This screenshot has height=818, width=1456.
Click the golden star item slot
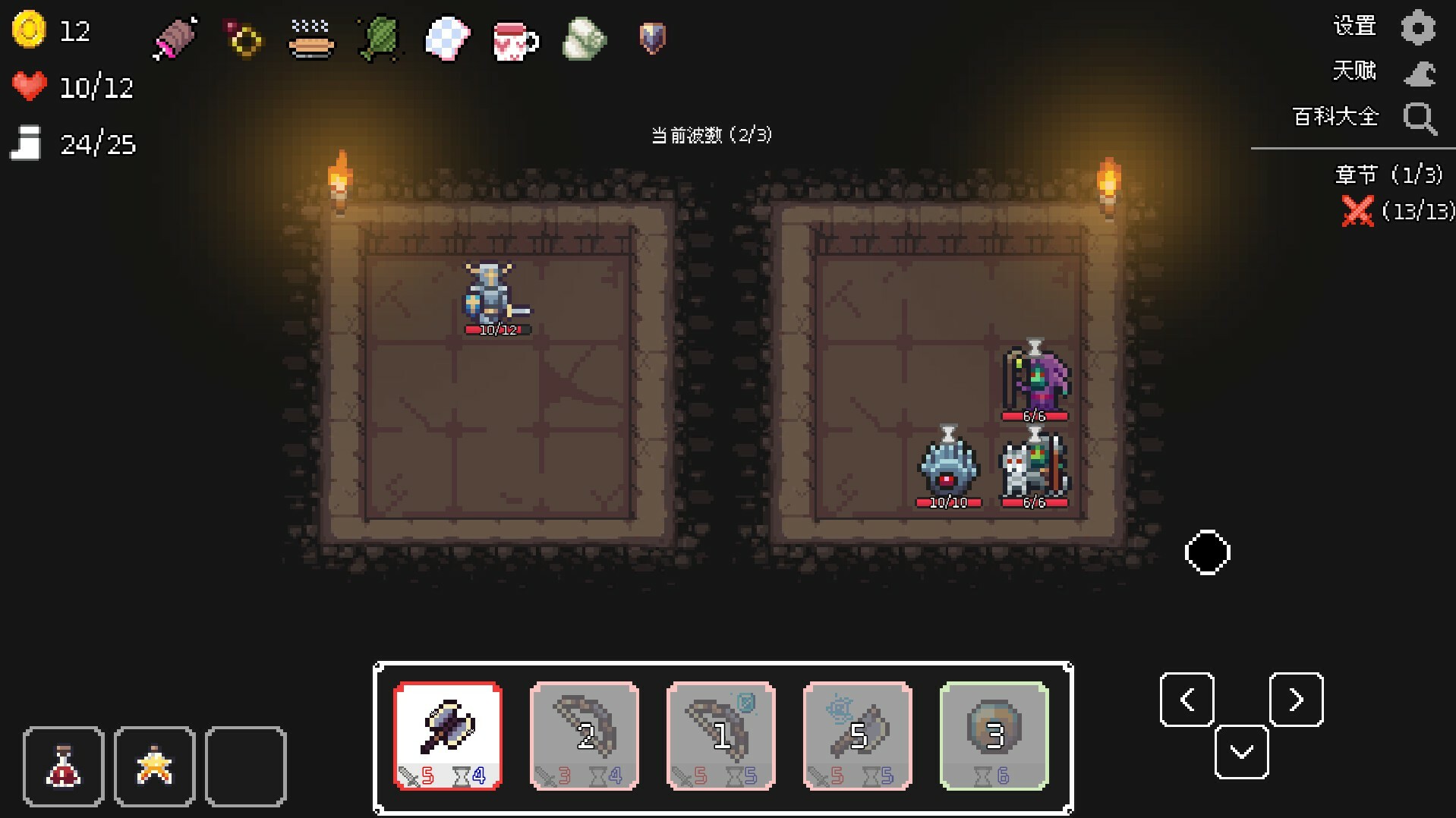pyautogui.click(x=154, y=765)
